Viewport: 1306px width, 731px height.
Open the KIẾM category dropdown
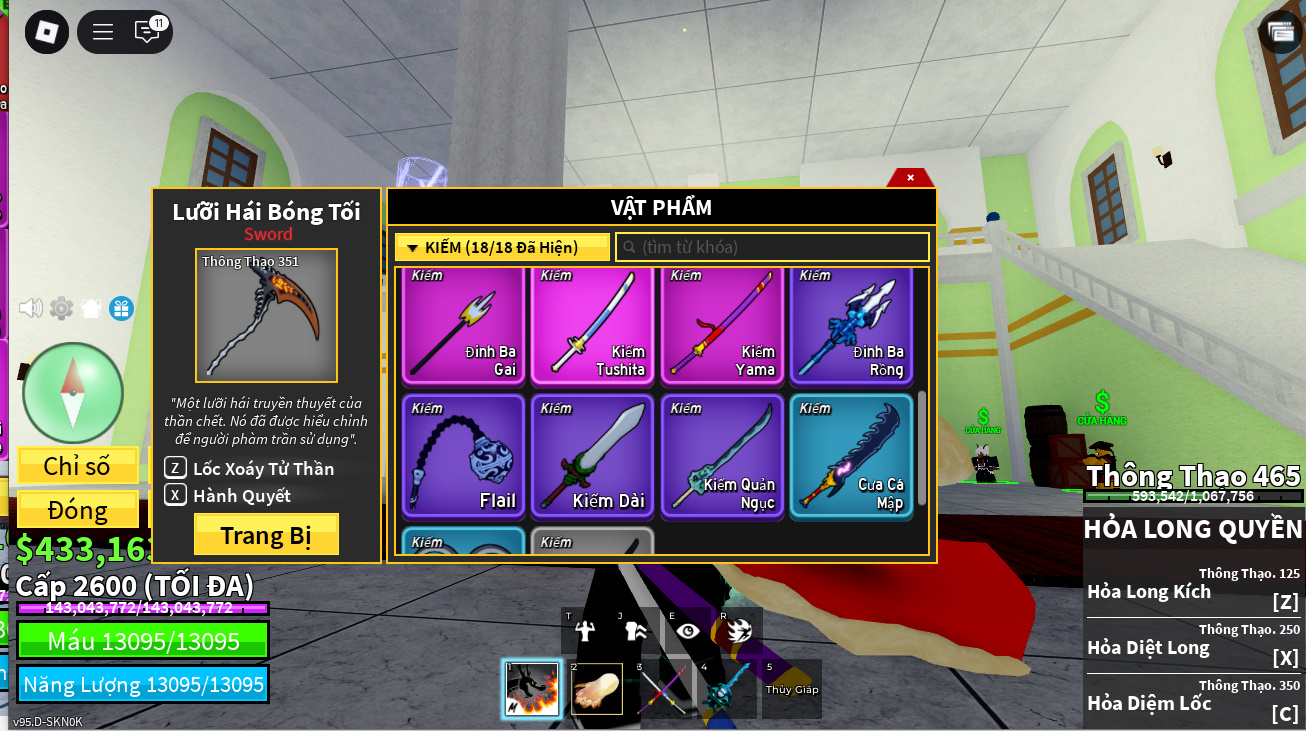click(x=501, y=247)
